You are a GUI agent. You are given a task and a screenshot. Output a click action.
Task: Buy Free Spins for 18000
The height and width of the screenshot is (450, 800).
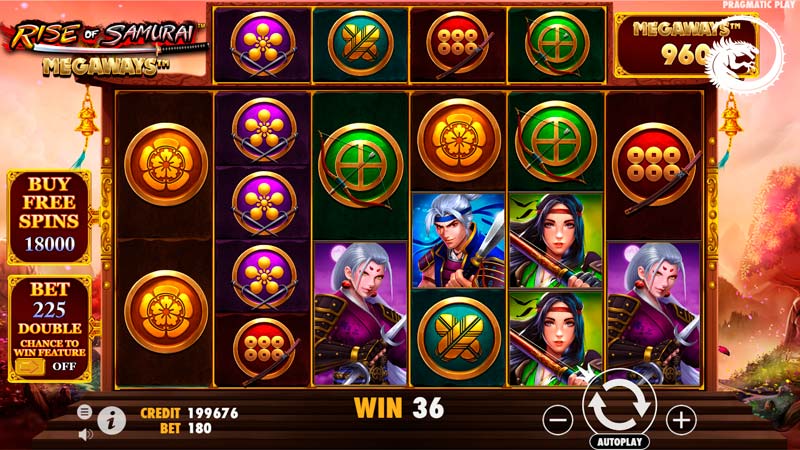[x=49, y=217]
